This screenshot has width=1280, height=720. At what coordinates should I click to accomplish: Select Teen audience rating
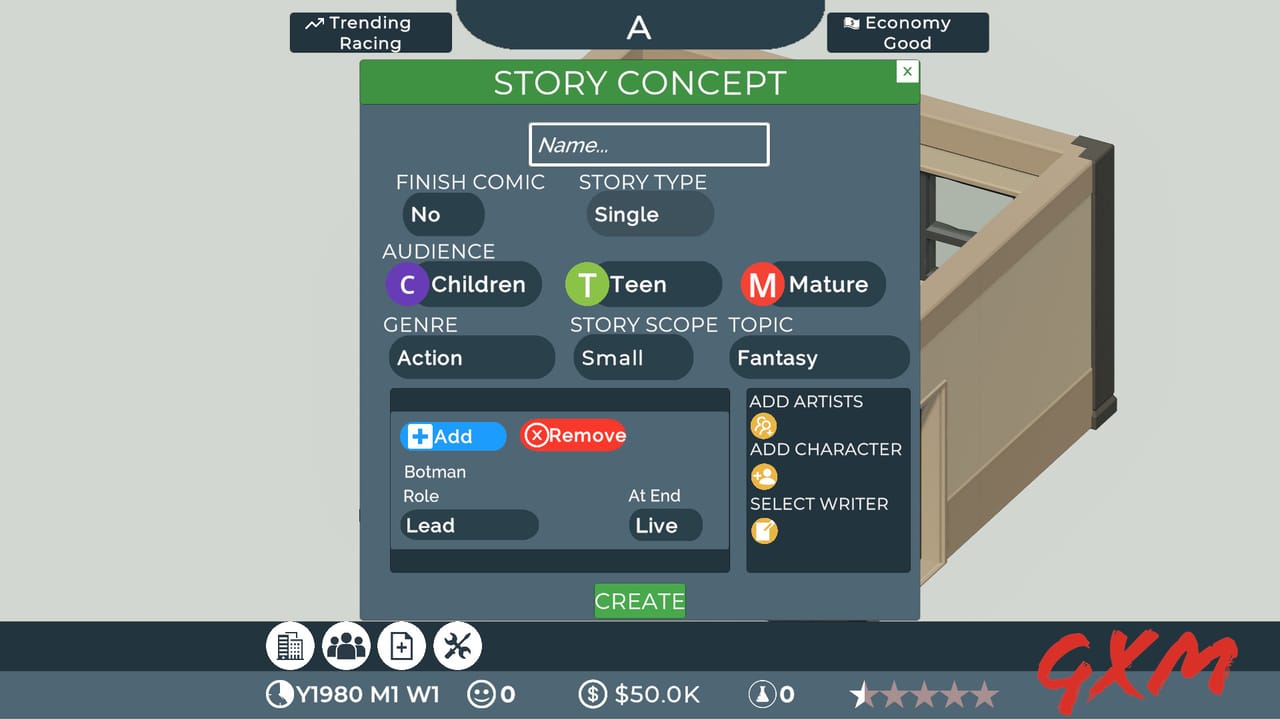(x=642, y=284)
